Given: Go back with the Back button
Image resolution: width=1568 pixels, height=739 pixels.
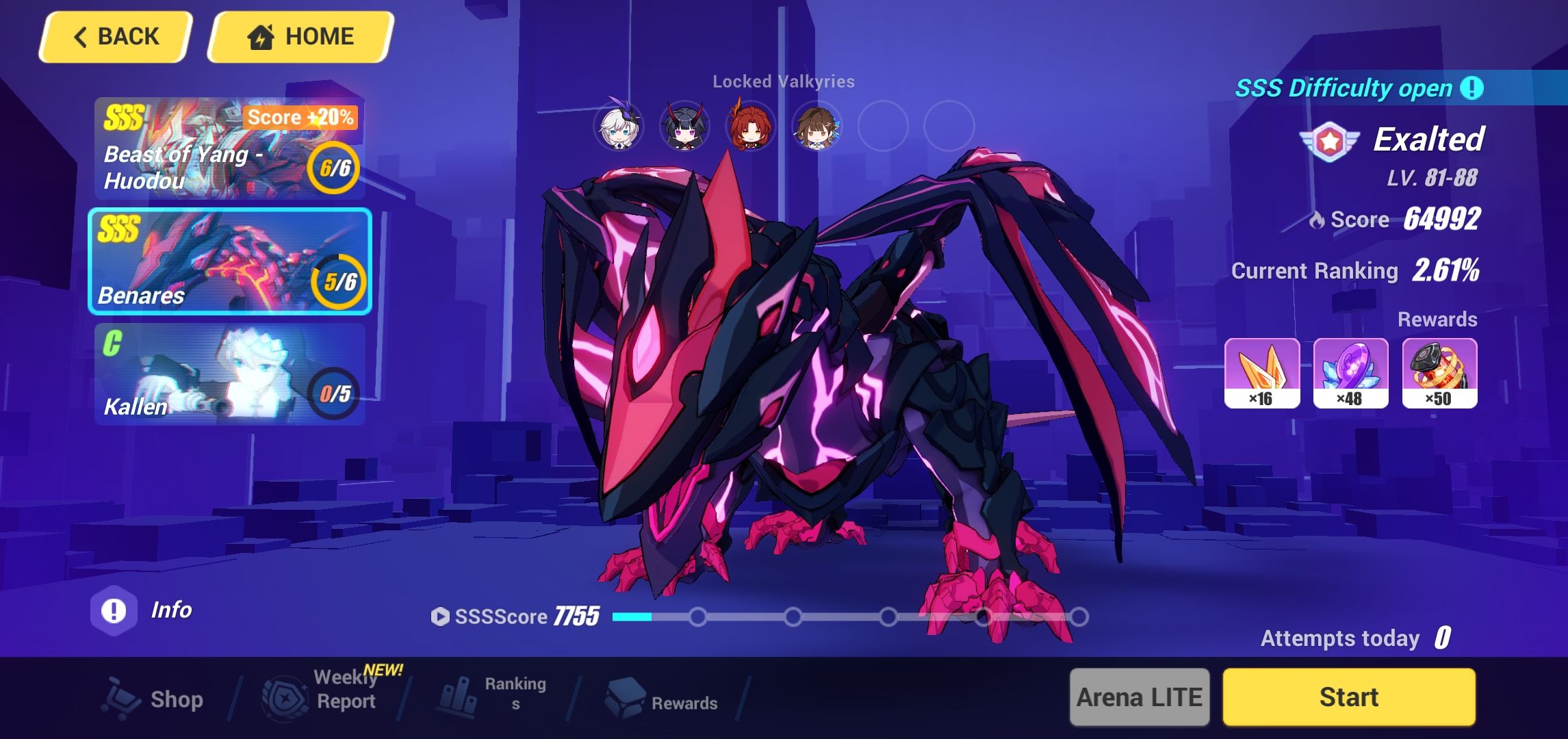Looking at the screenshot, I should coord(114,36).
